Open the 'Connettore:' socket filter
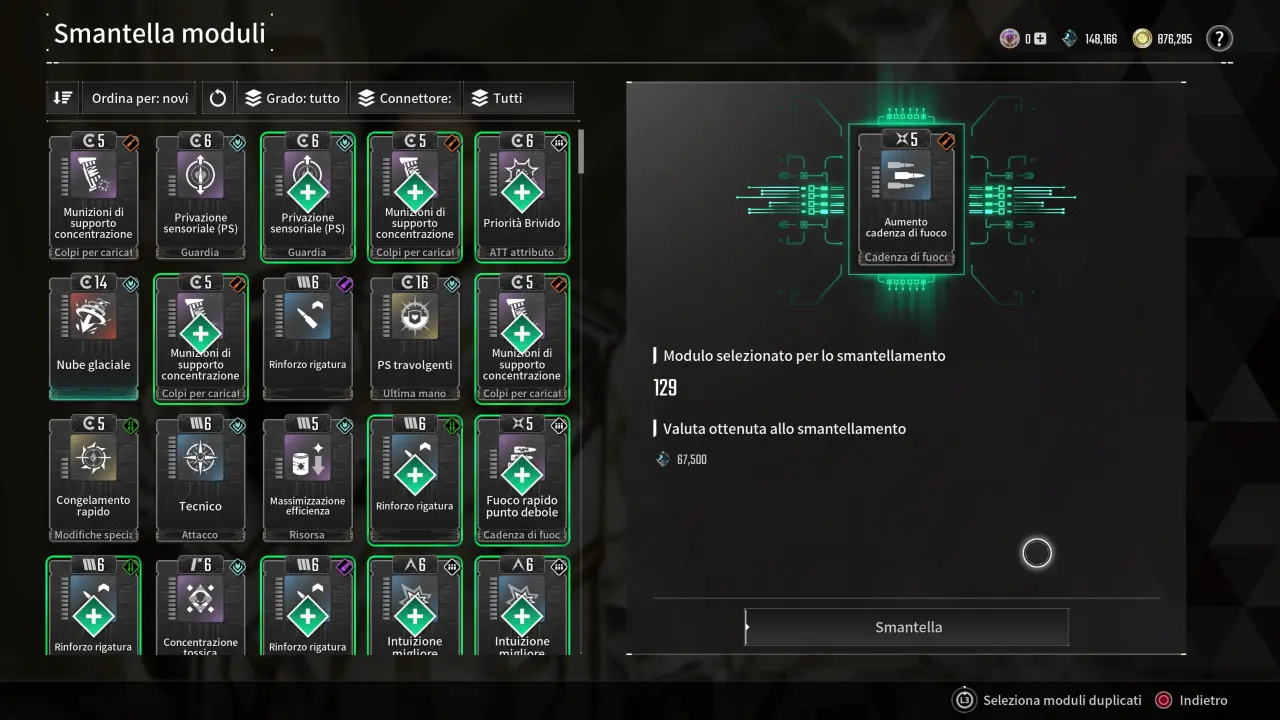Viewport: 1280px width, 720px height. (405, 98)
